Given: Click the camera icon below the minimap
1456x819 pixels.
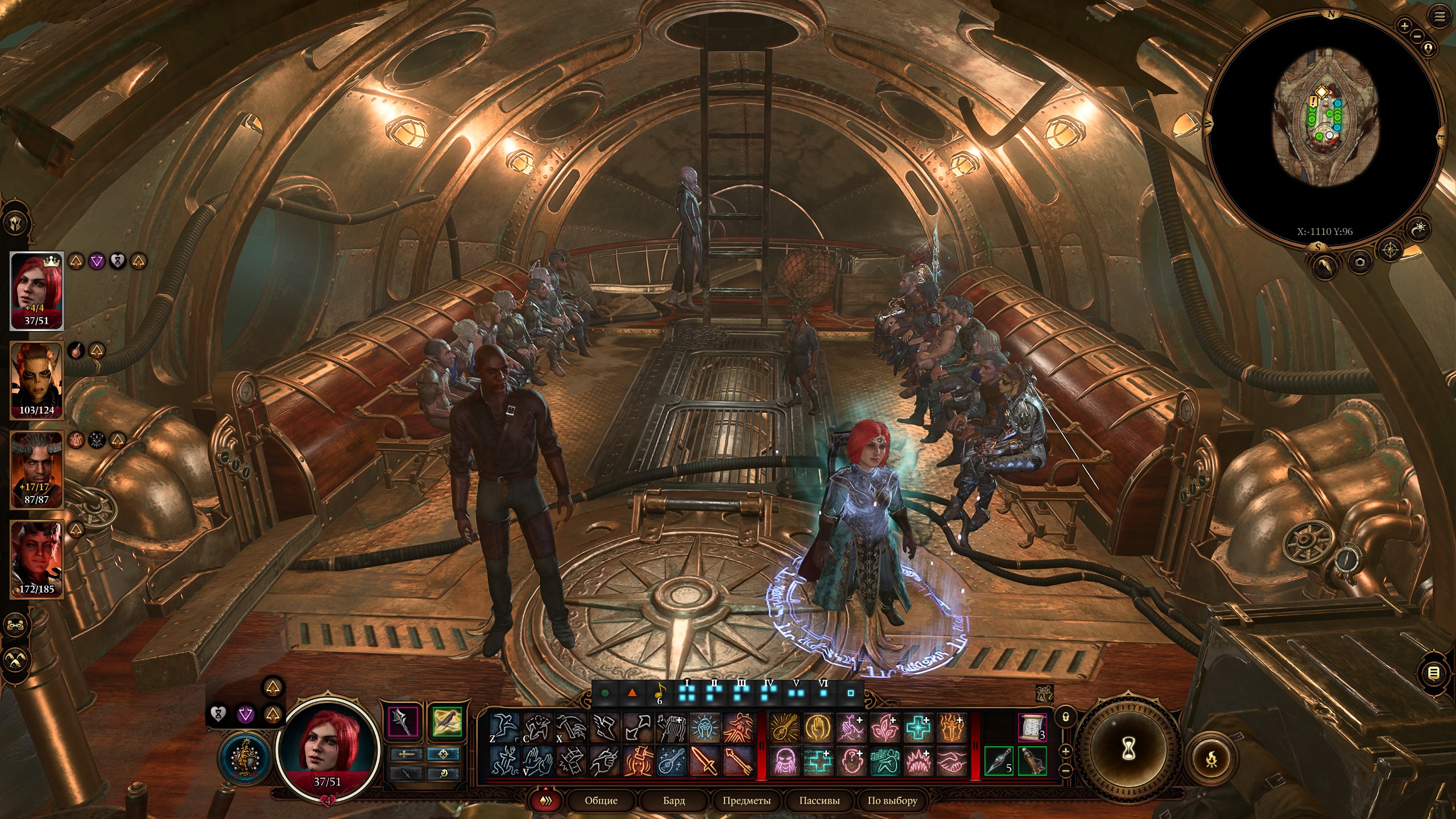Looking at the screenshot, I should pyautogui.click(x=1360, y=262).
